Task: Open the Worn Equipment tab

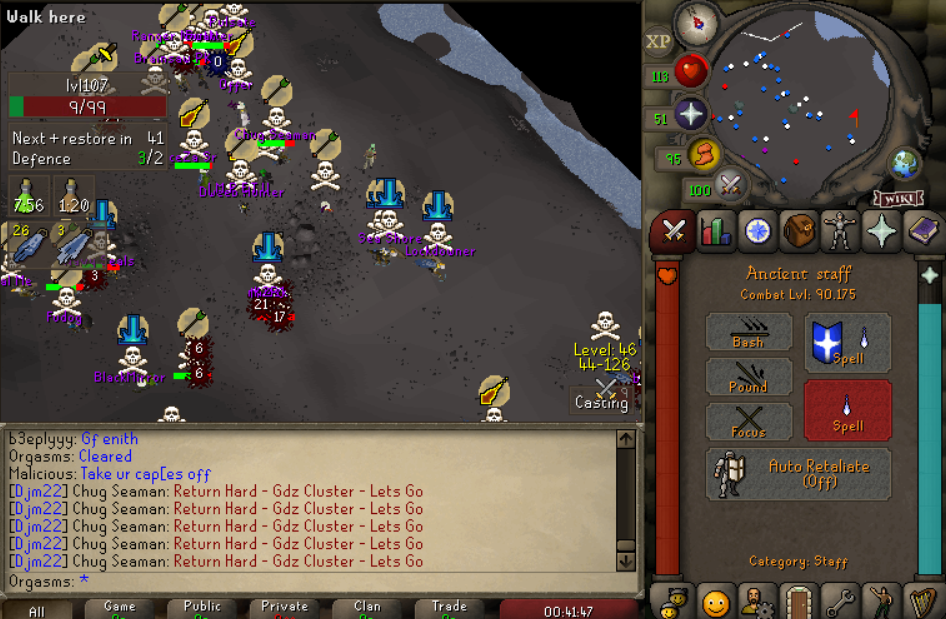Action: pos(841,231)
